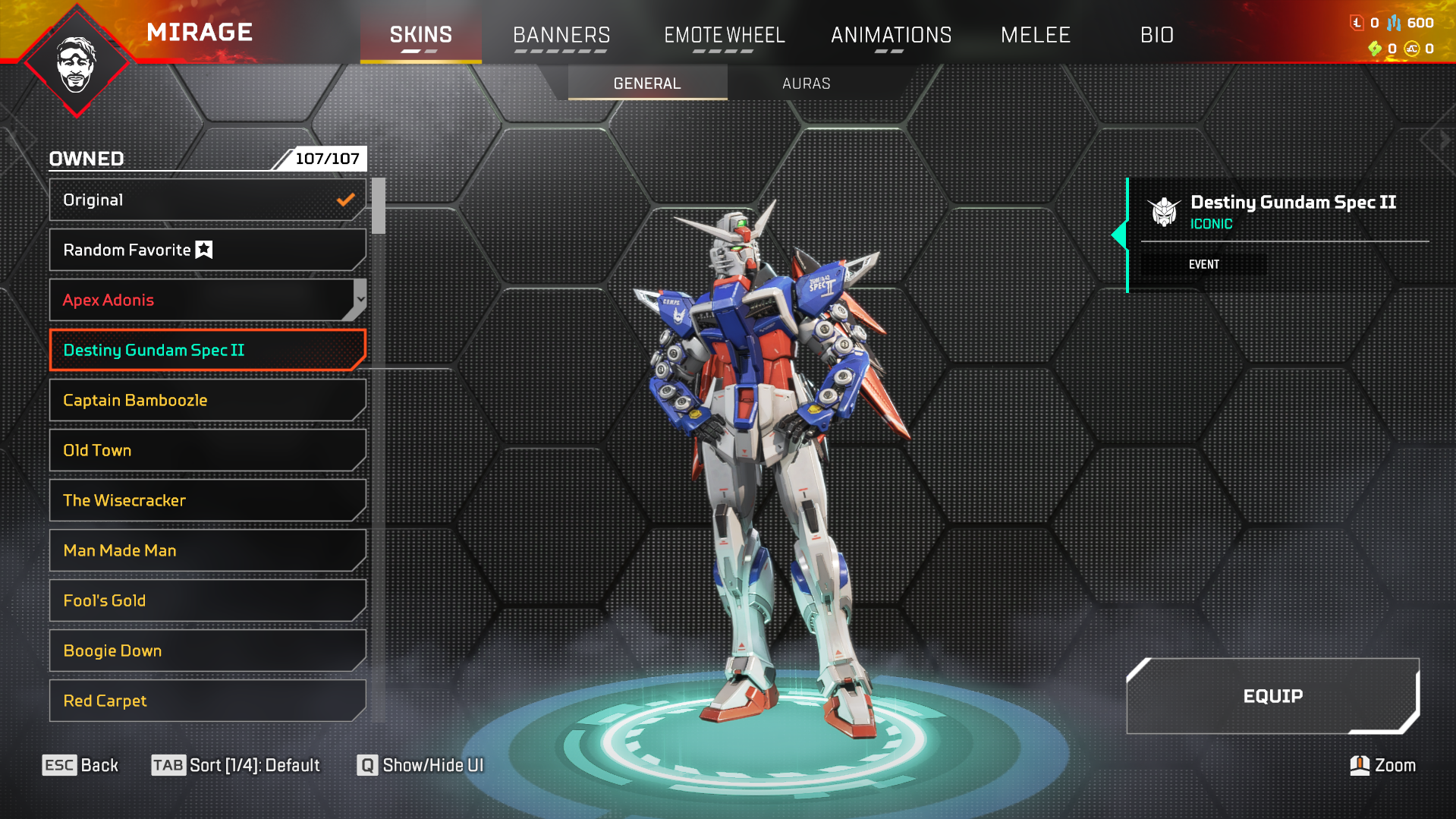Click the Skins tab
Viewport: 1456px width, 819px height.
pos(420,35)
